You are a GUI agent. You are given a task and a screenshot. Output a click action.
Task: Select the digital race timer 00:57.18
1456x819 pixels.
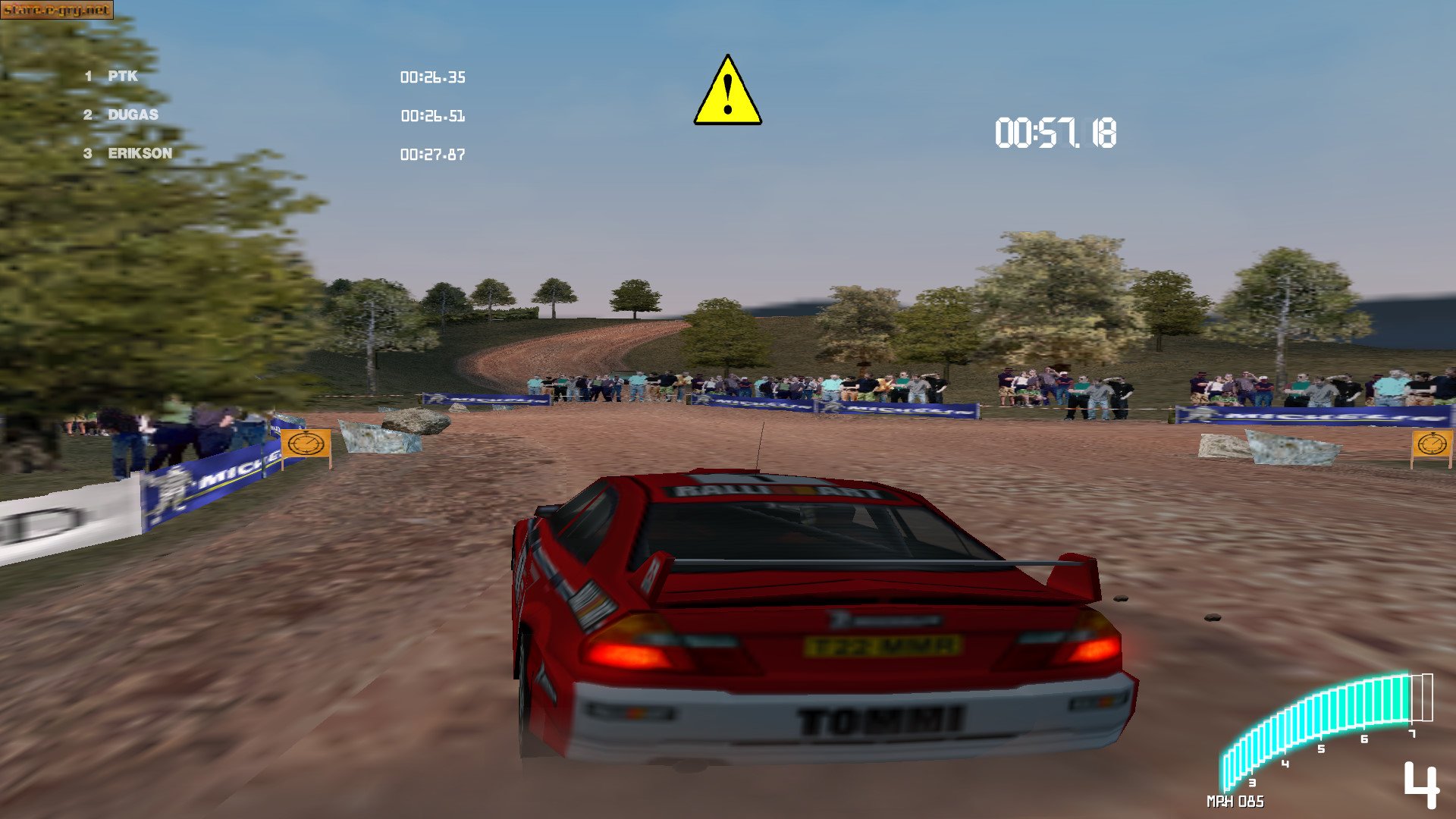[1056, 131]
